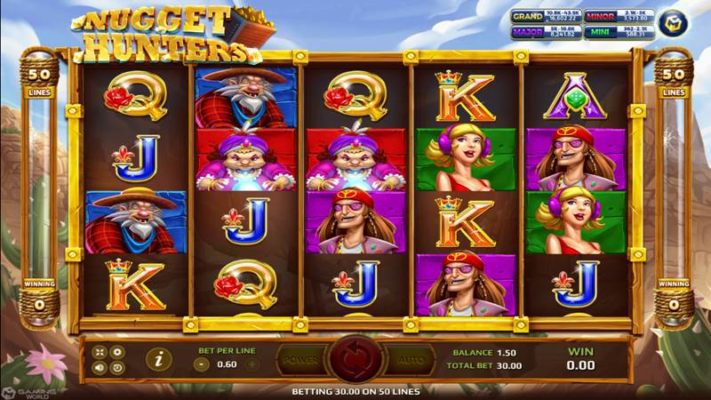This screenshot has width=711, height=400.
Task: Open history using the clock icon
Action: point(118,367)
